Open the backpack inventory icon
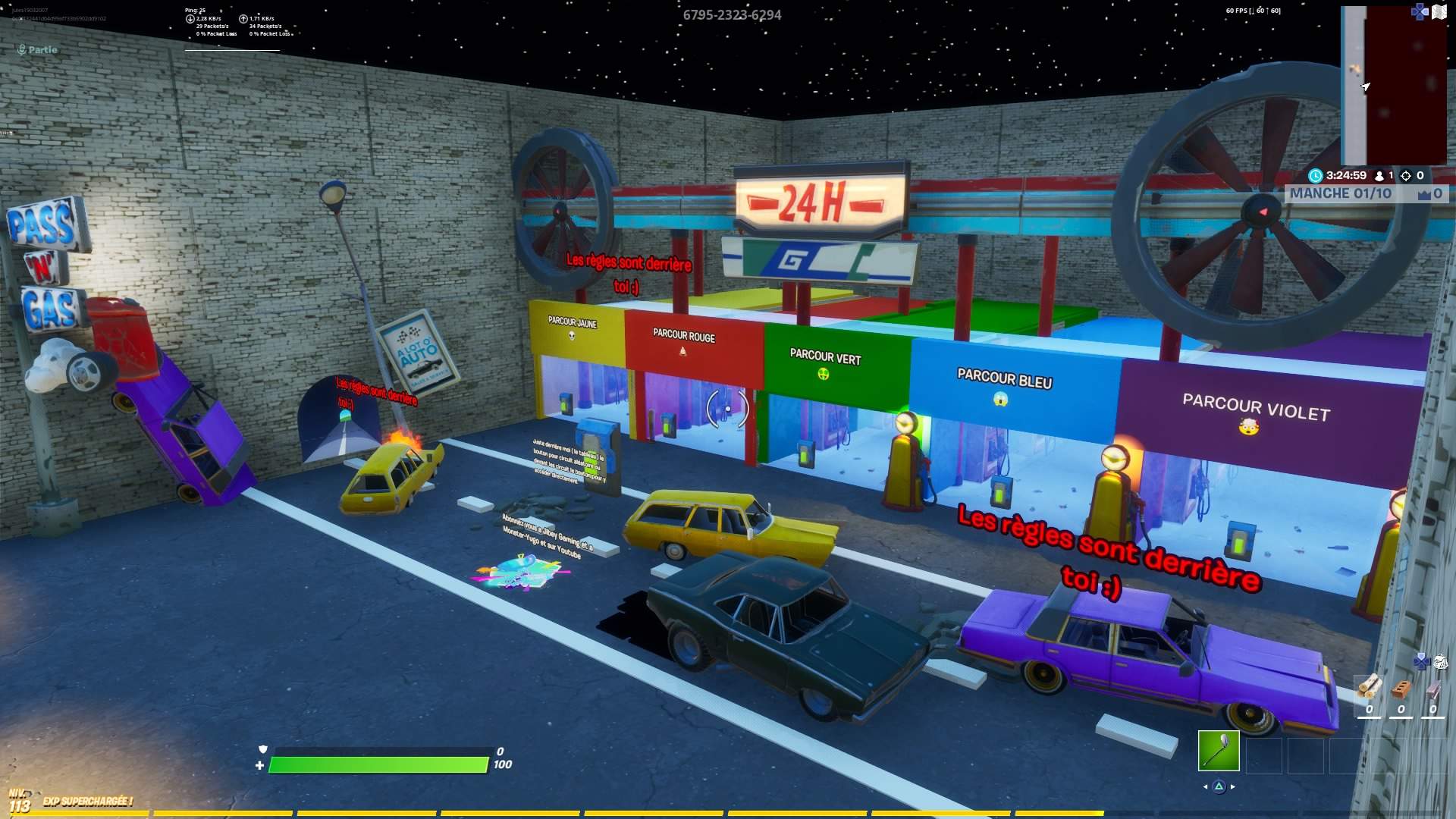Viewport: 1456px width, 819px height. pos(1440,662)
